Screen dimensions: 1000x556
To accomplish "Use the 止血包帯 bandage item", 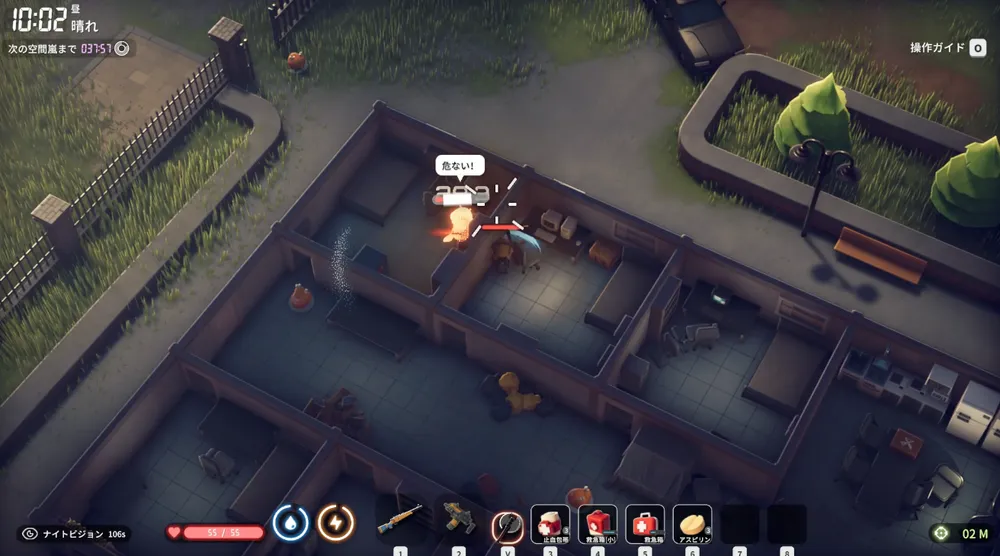I will [550, 523].
